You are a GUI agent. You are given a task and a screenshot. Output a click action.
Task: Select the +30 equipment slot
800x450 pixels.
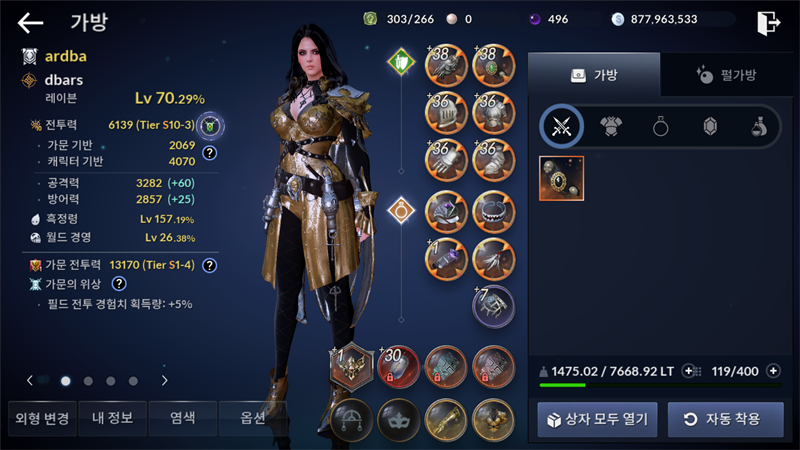pos(399,366)
